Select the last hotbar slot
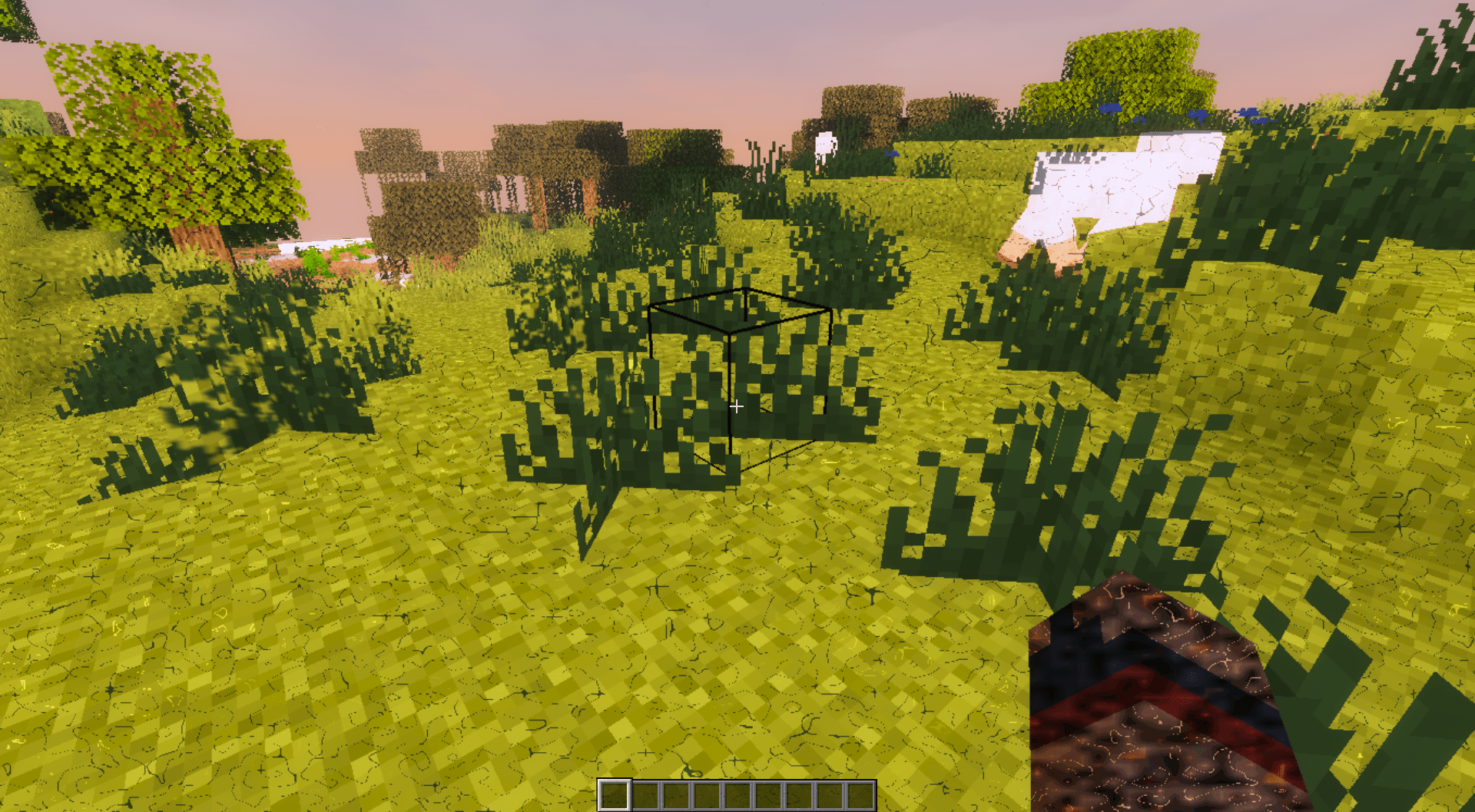 click(x=860, y=794)
